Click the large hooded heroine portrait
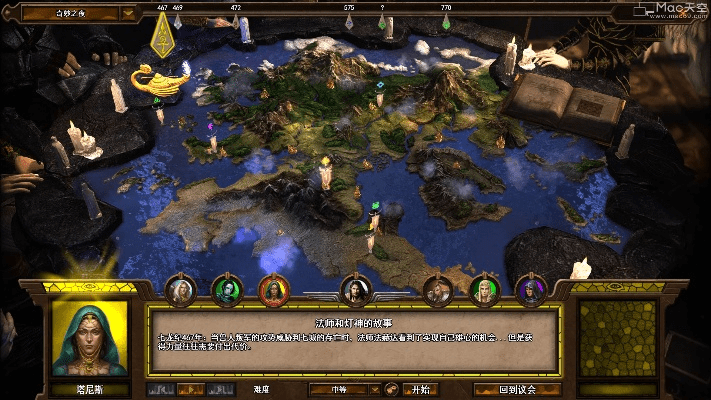 (90, 338)
